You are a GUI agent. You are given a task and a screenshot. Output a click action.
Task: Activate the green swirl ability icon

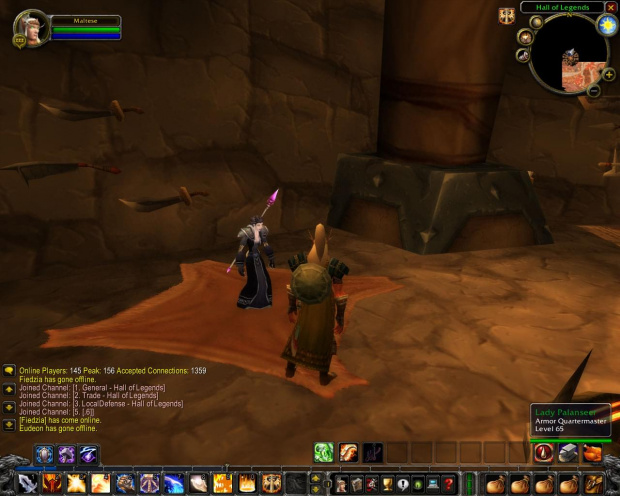(x=323, y=453)
